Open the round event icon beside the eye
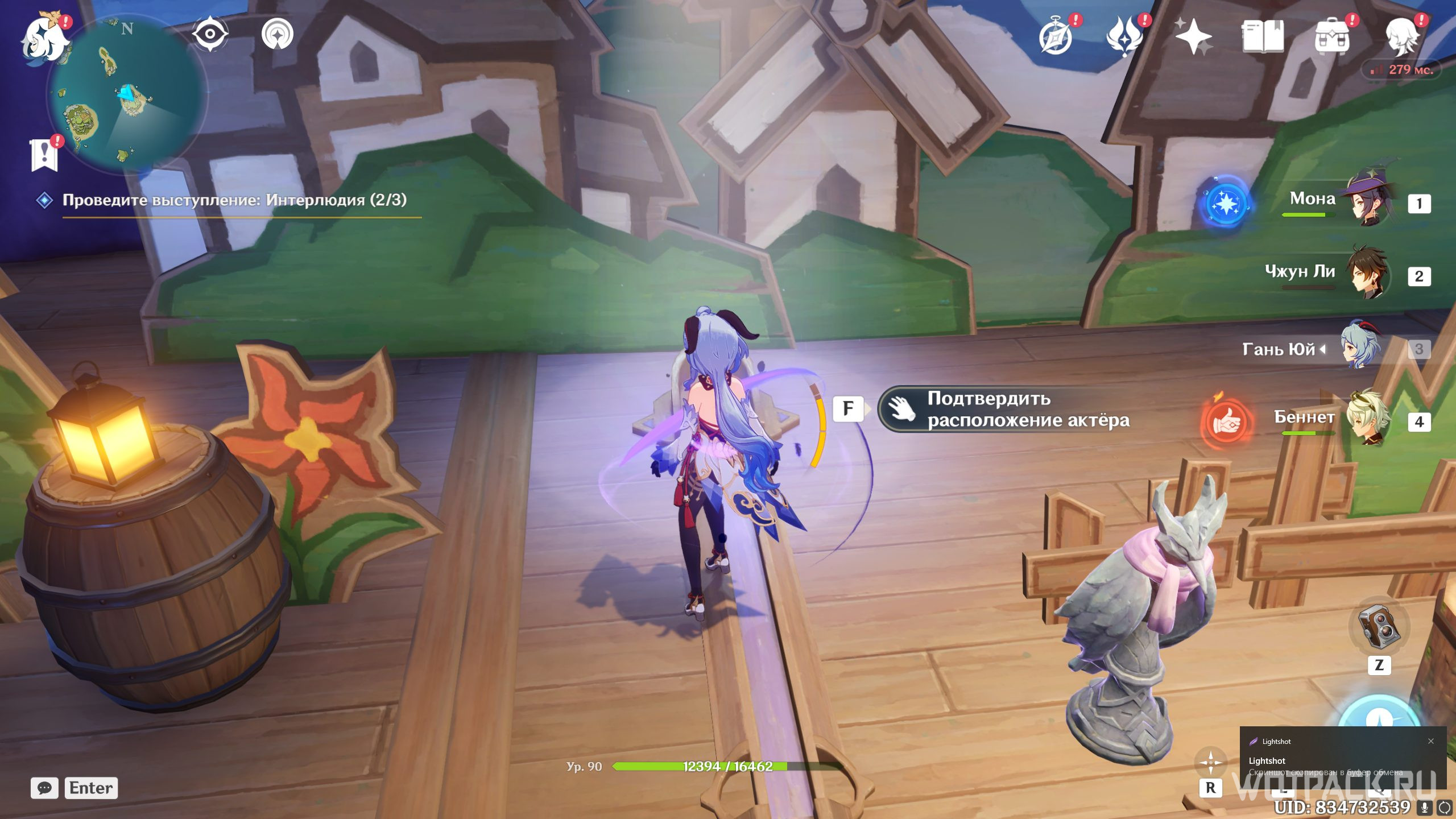This screenshot has width=1456, height=819. [x=278, y=34]
